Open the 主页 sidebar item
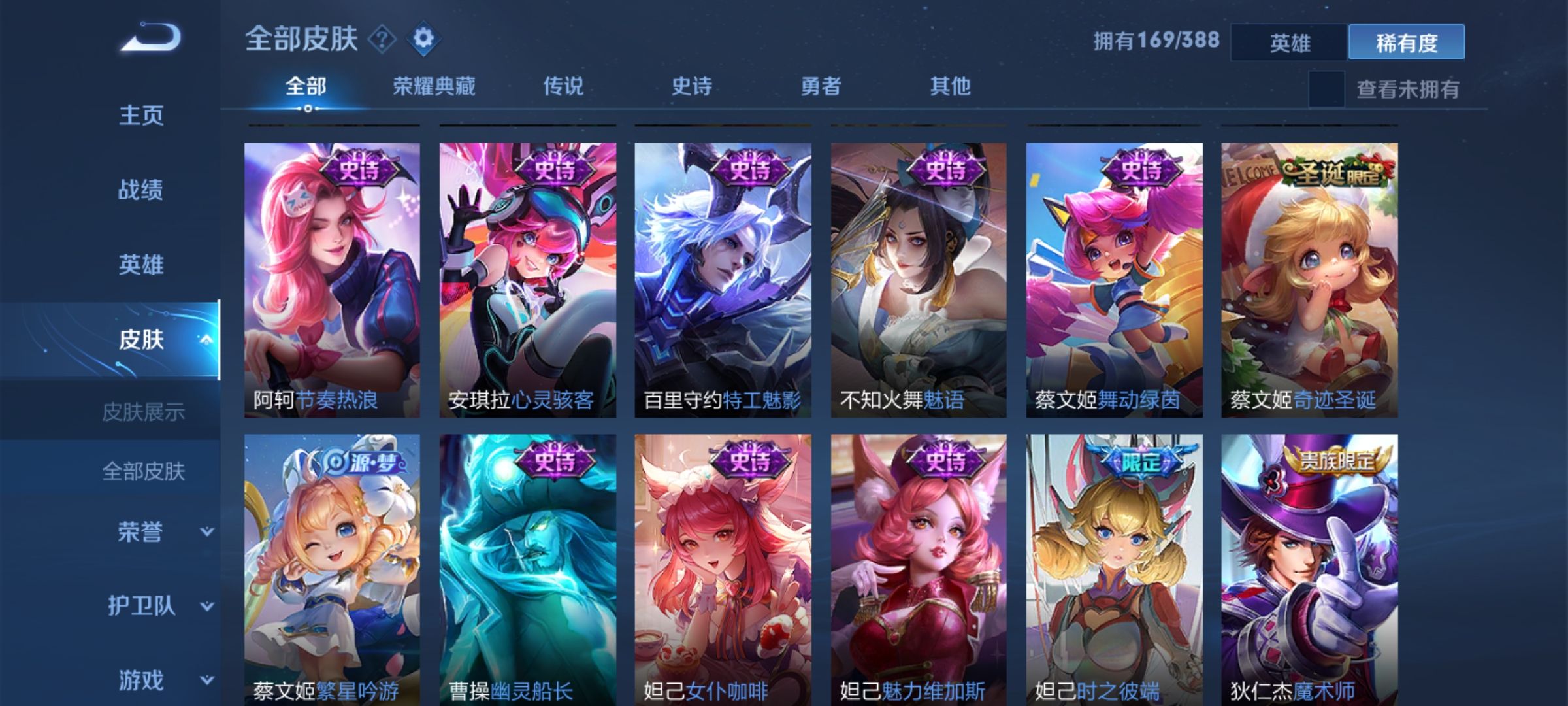This screenshot has height=706, width=1568. tap(142, 116)
